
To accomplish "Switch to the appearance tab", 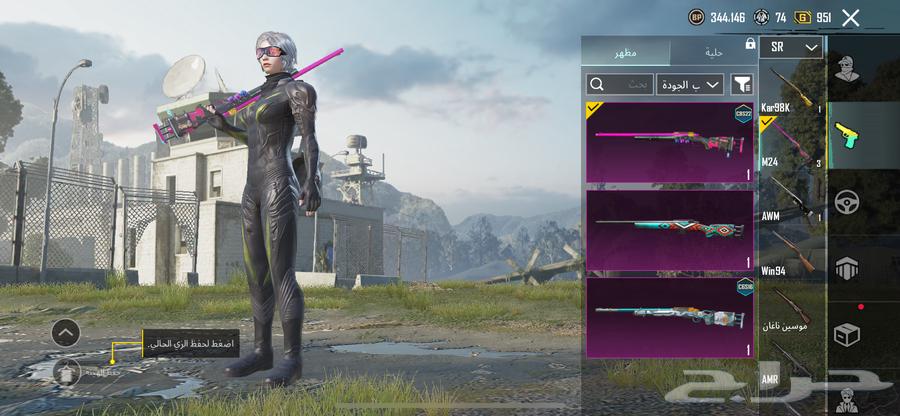I will (627, 50).
